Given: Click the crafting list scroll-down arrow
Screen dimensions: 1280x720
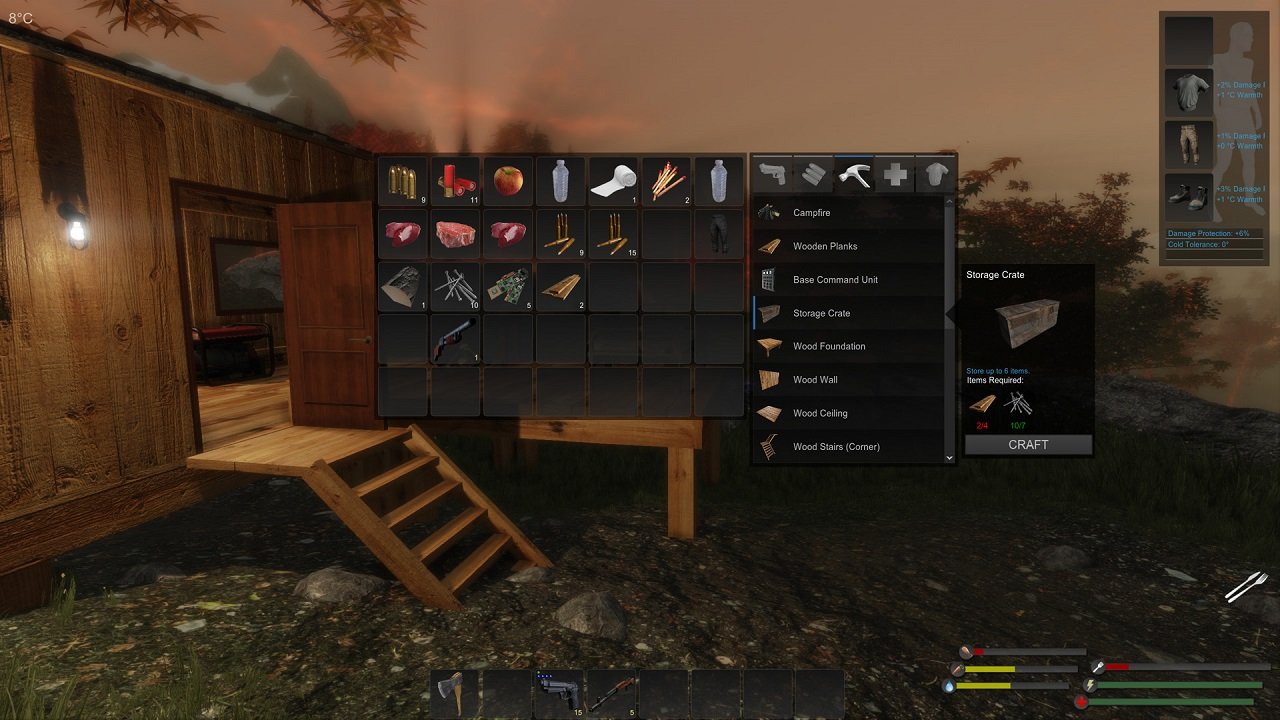Looking at the screenshot, I should pyautogui.click(x=949, y=457).
